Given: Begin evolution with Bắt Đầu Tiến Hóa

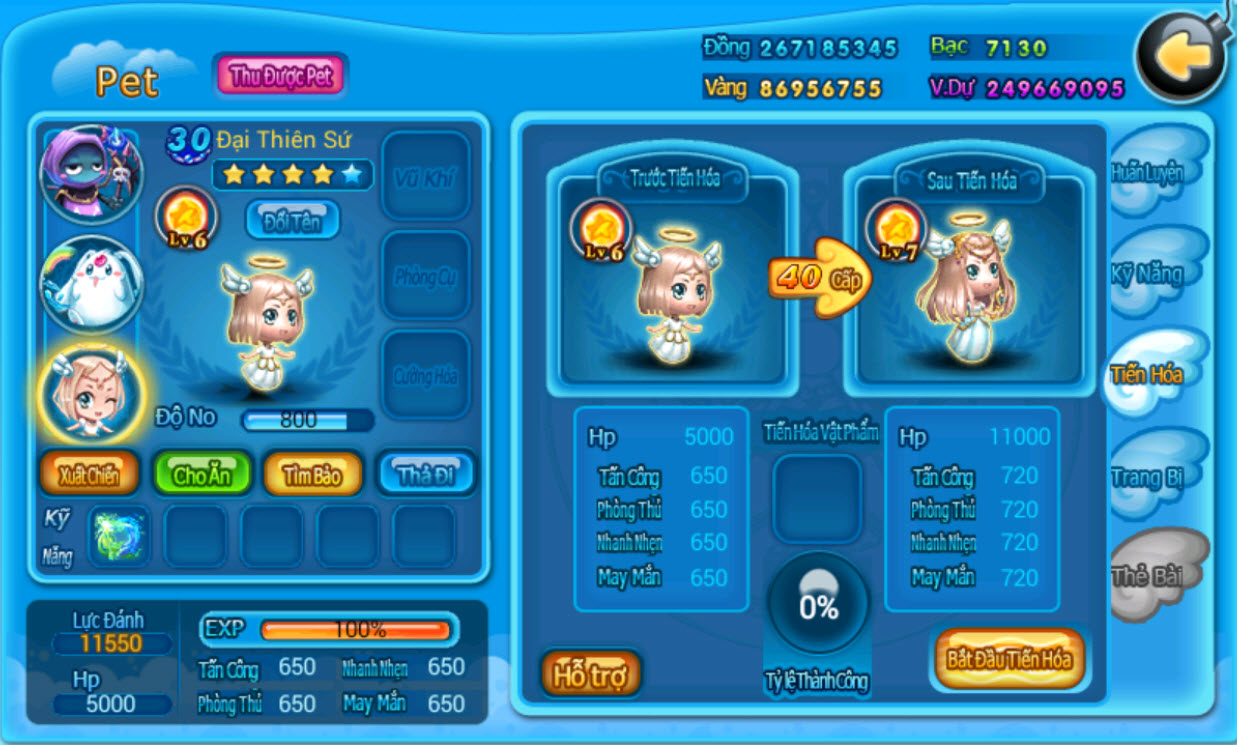Looking at the screenshot, I should [x=1008, y=659].
